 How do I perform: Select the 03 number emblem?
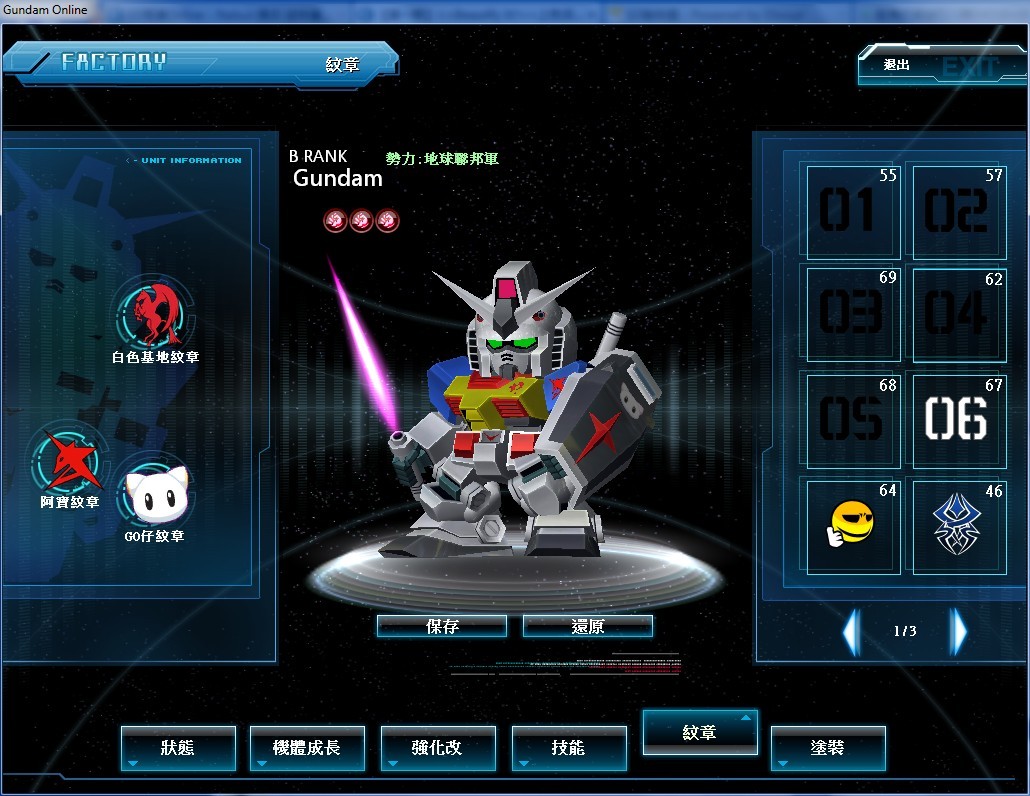[852, 313]
